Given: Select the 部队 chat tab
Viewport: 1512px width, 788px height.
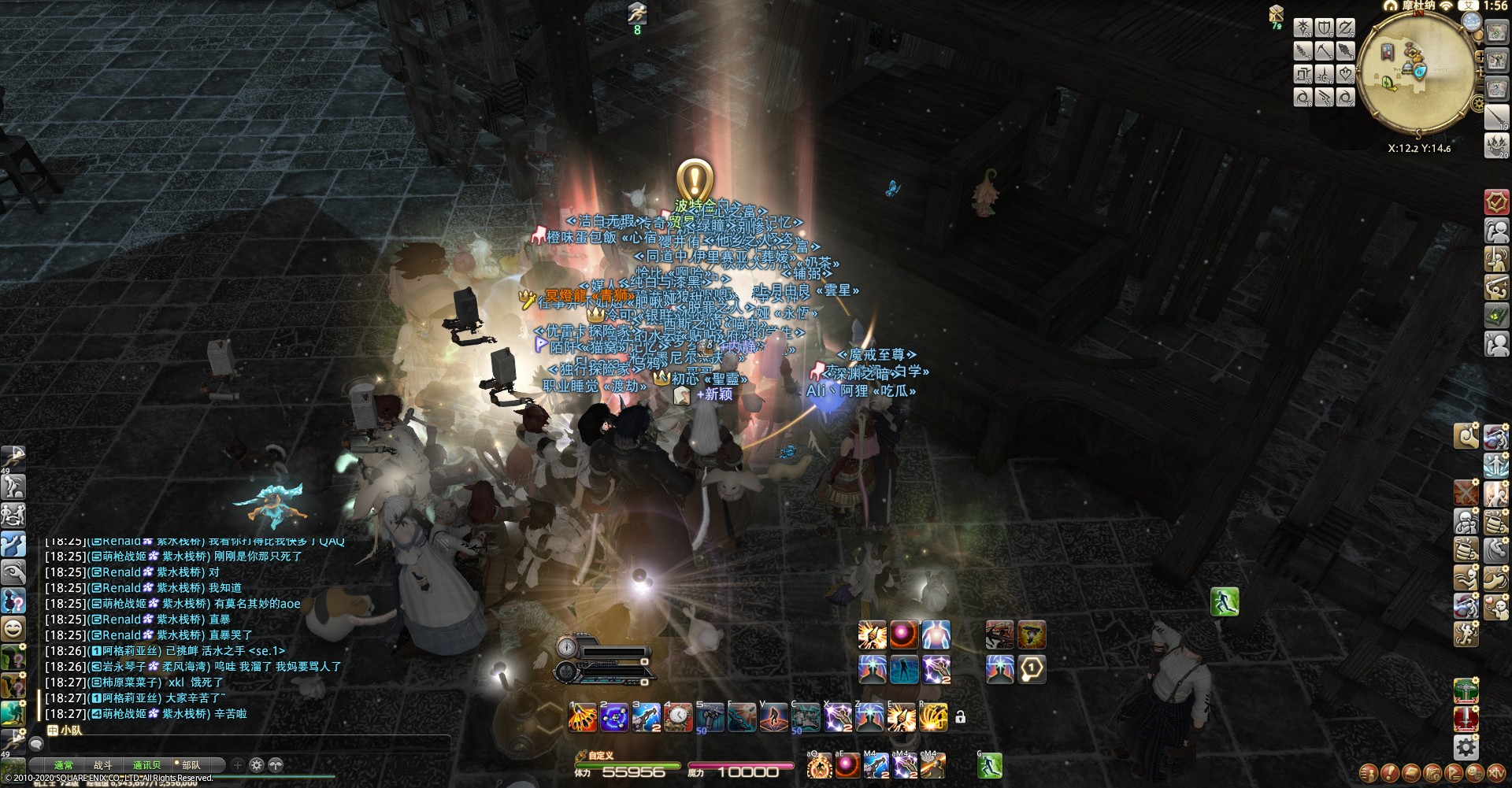Looking at the screenshot, I should (191, 765).
